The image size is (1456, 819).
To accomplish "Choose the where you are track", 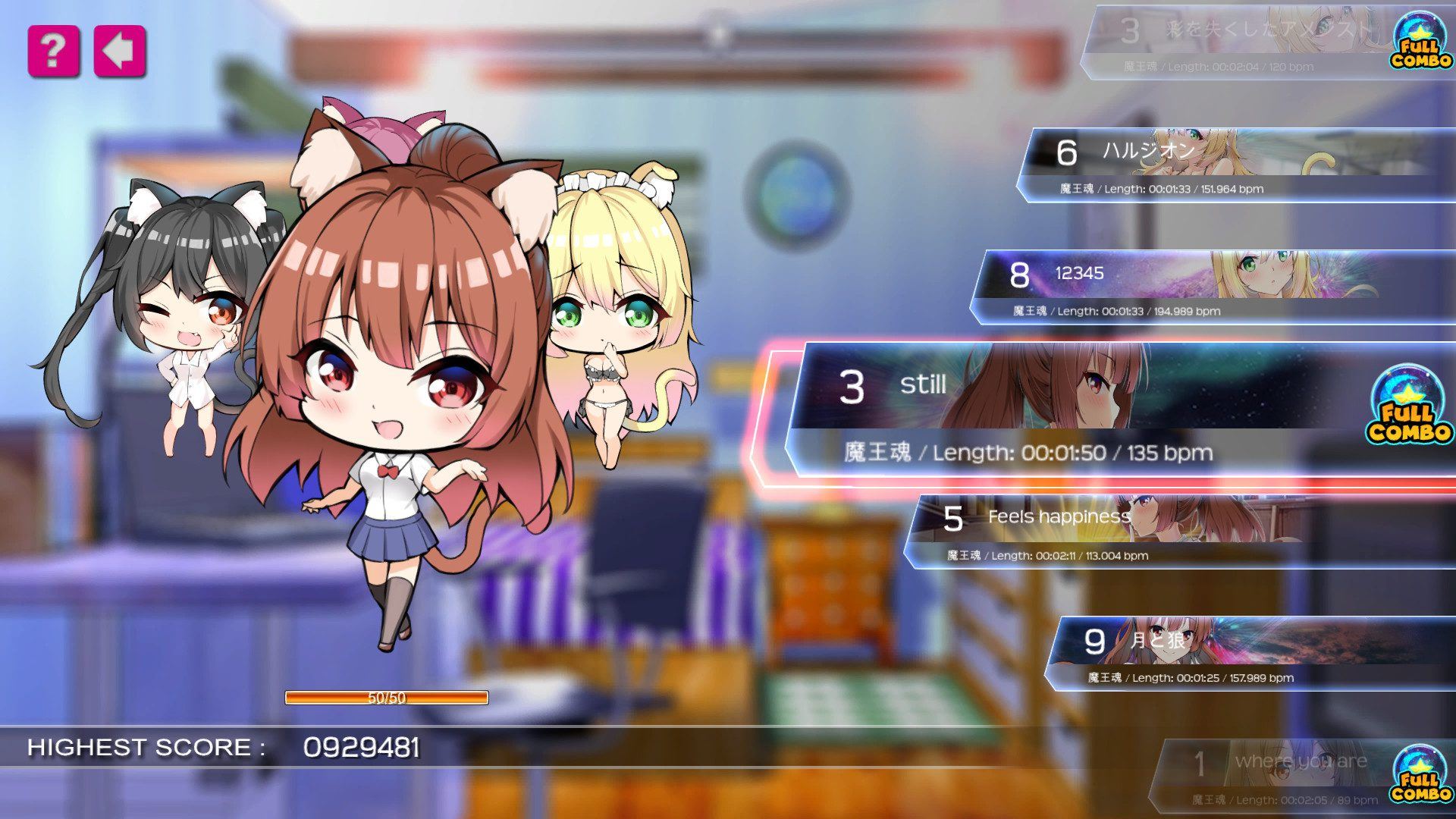I will pos(1289,773).
